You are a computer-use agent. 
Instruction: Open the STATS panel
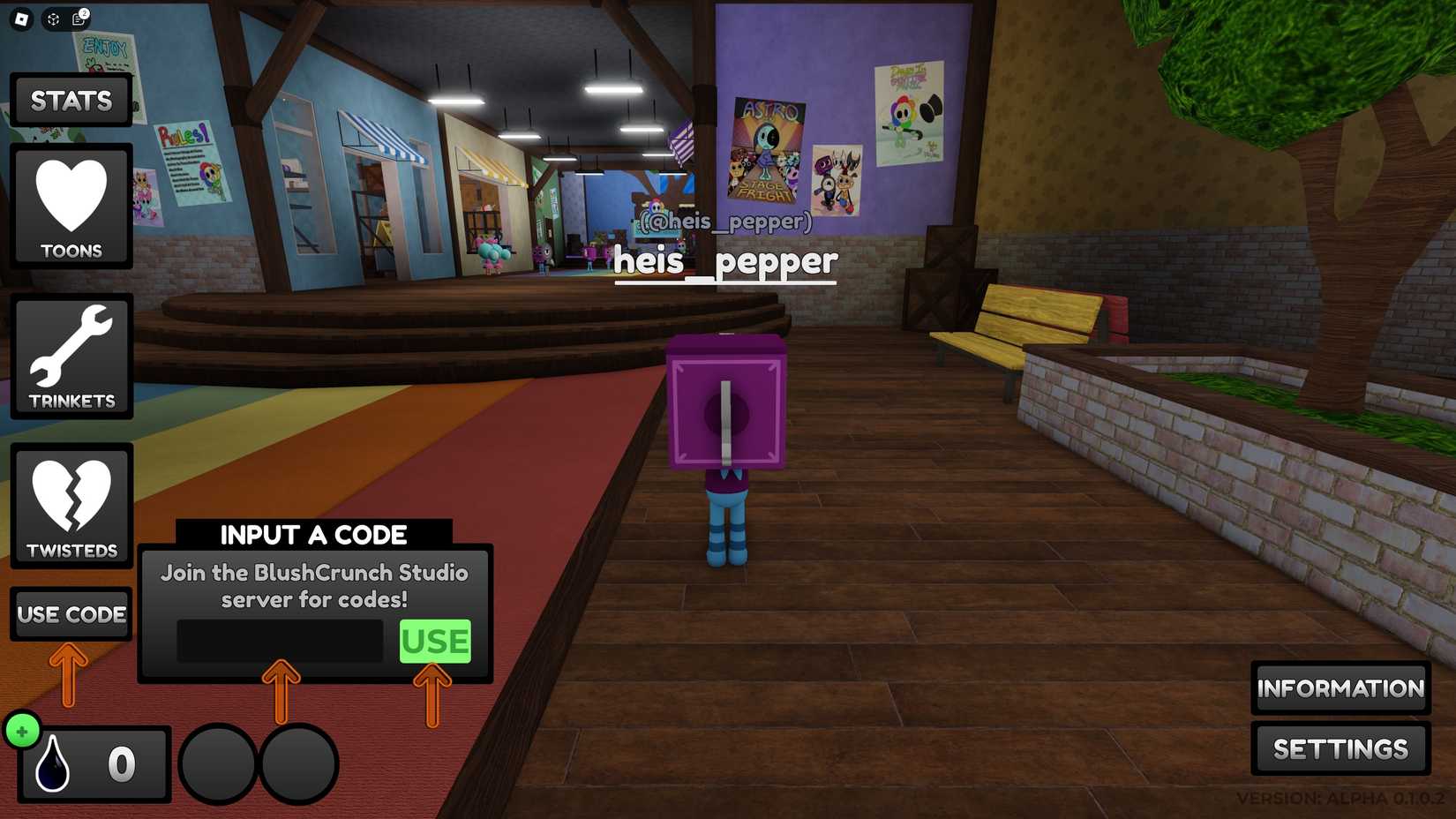point(71,100)
